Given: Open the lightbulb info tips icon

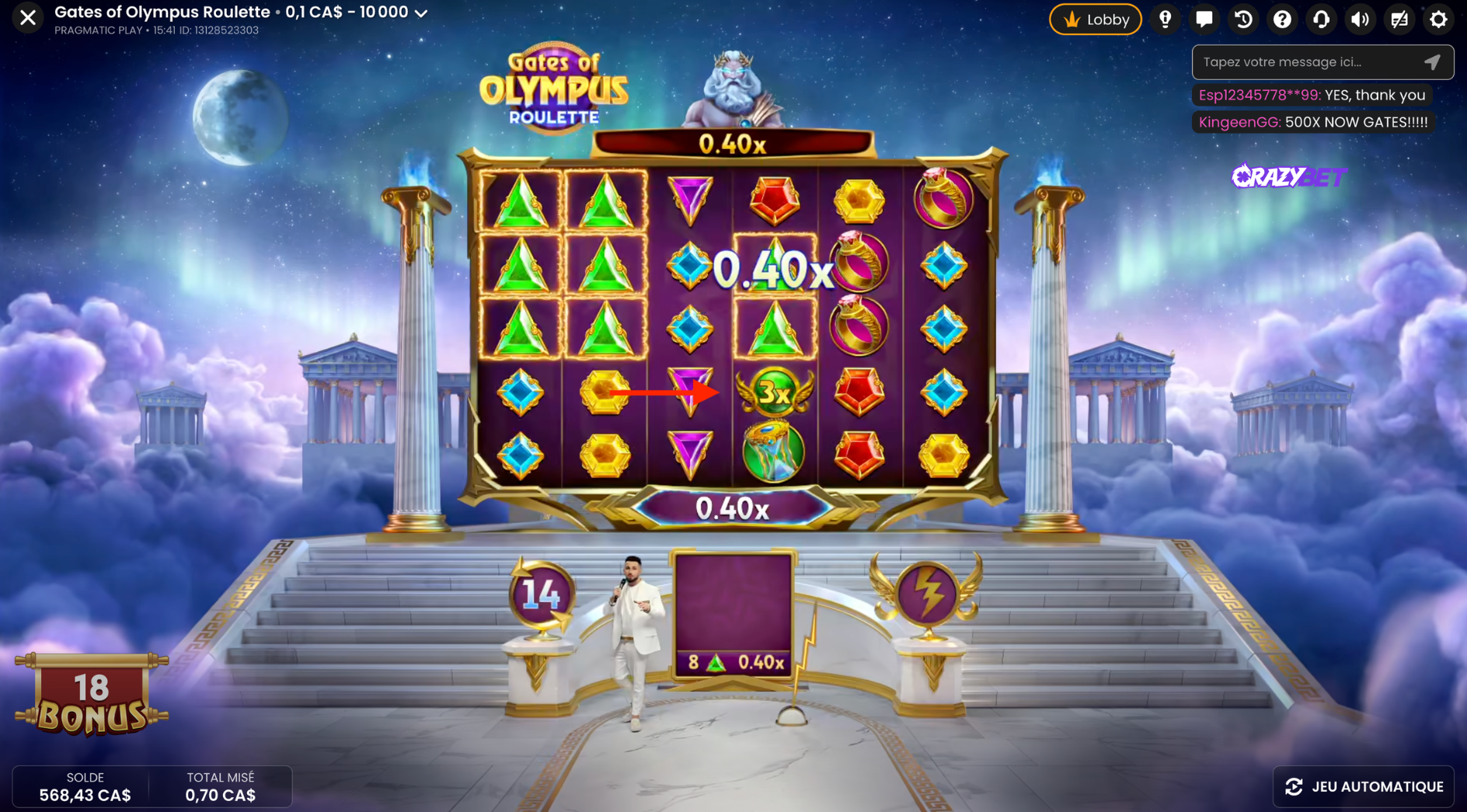Looking at the screenshot, I should pos(1165,19).
